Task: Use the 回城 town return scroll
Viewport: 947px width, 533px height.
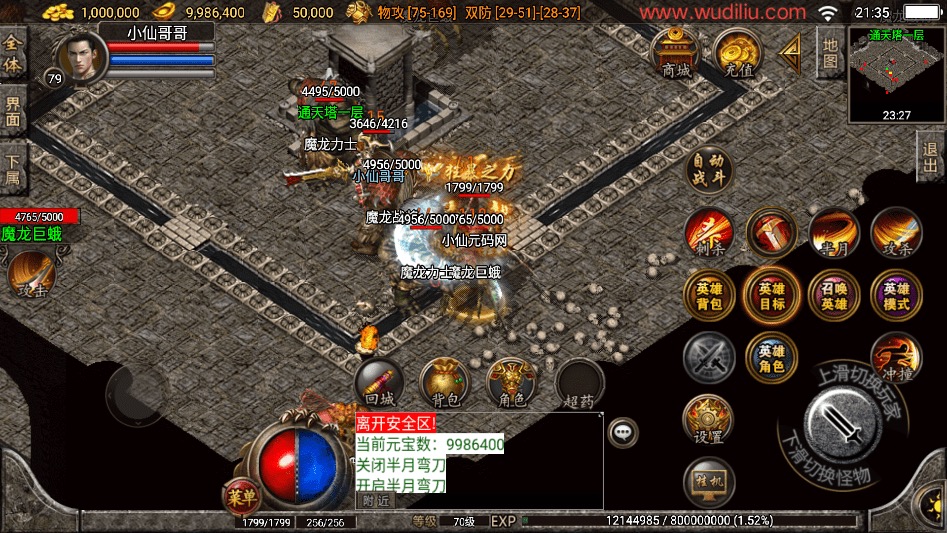Action: pyautogui.click(x=379, y=383)
